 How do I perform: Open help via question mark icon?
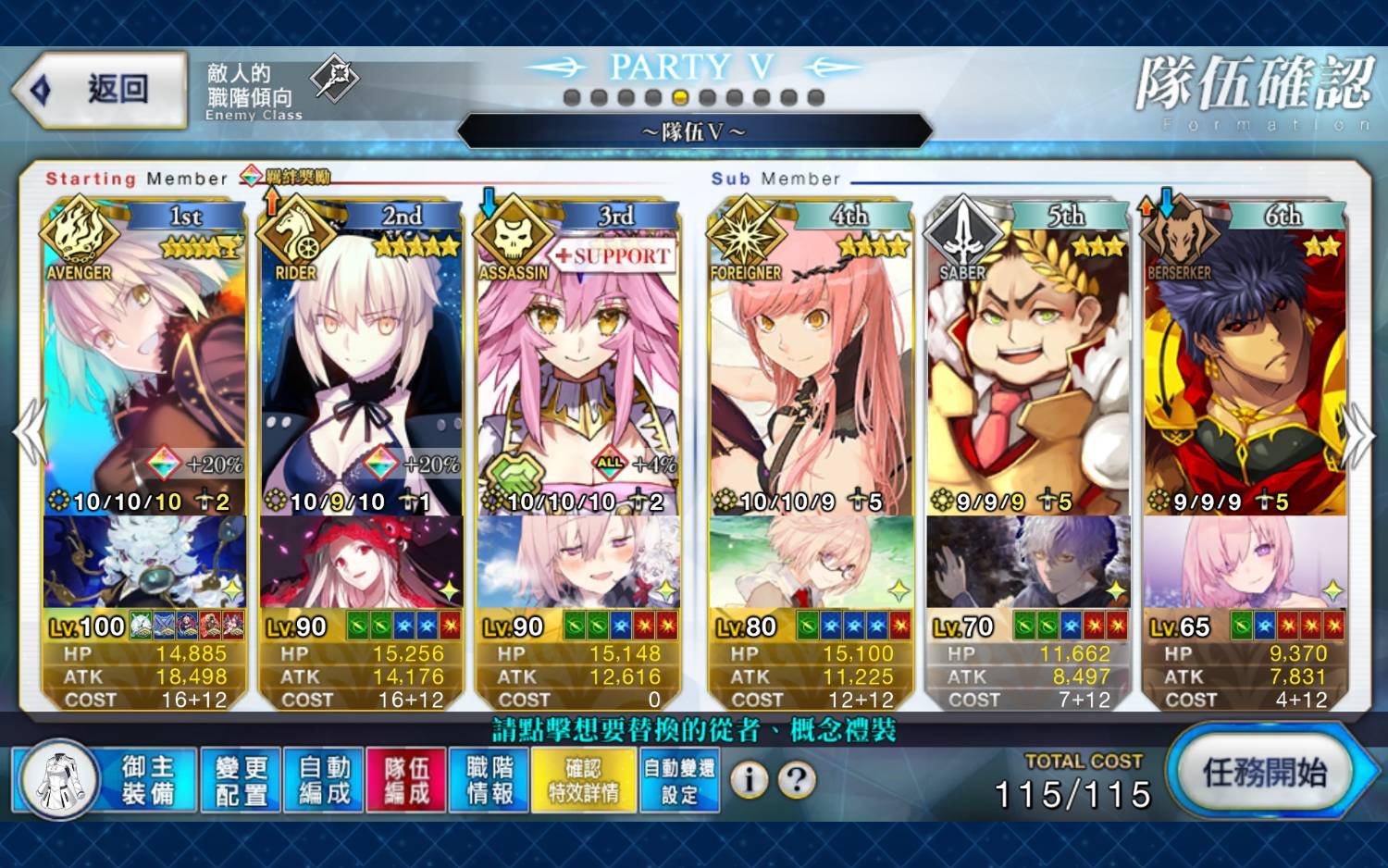coord(797,780)
